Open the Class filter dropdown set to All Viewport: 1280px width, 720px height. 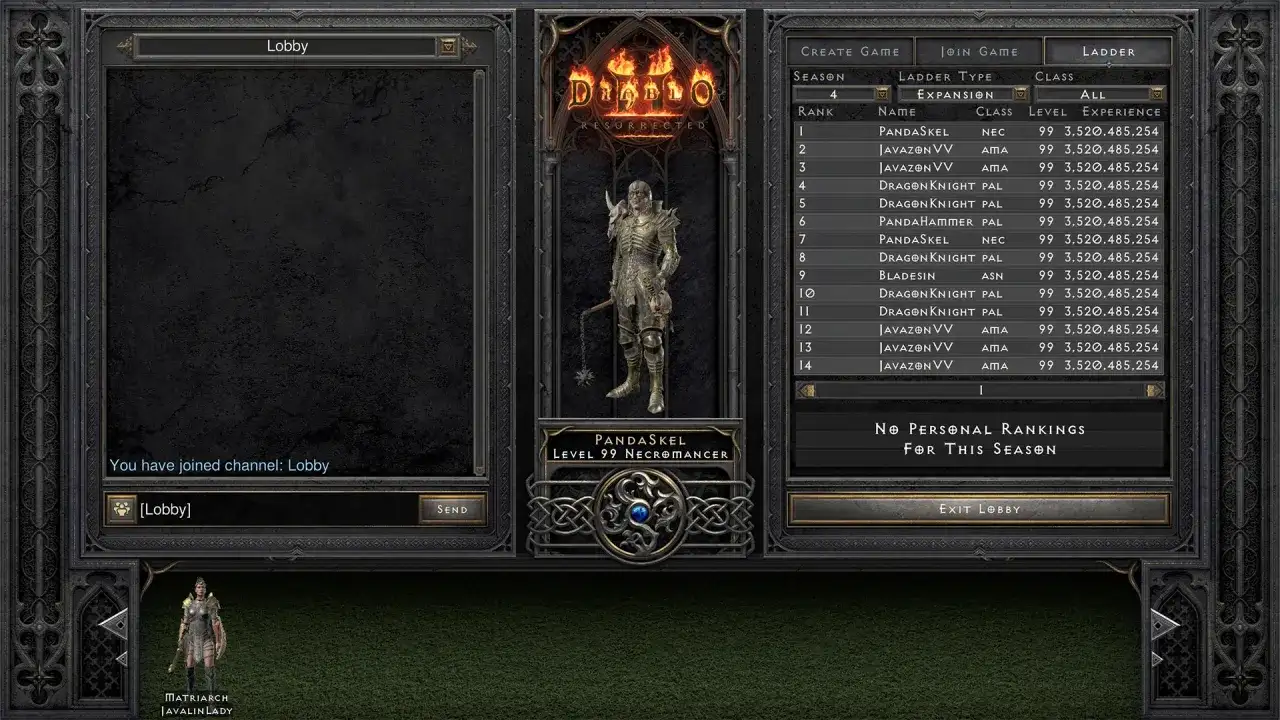pos(1155,93)
